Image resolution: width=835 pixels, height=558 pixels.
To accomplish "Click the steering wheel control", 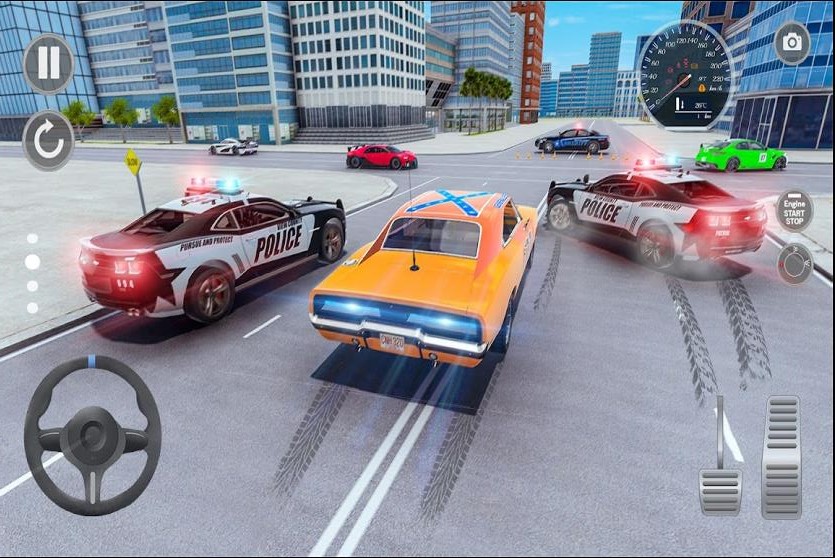I will point(92,437).
